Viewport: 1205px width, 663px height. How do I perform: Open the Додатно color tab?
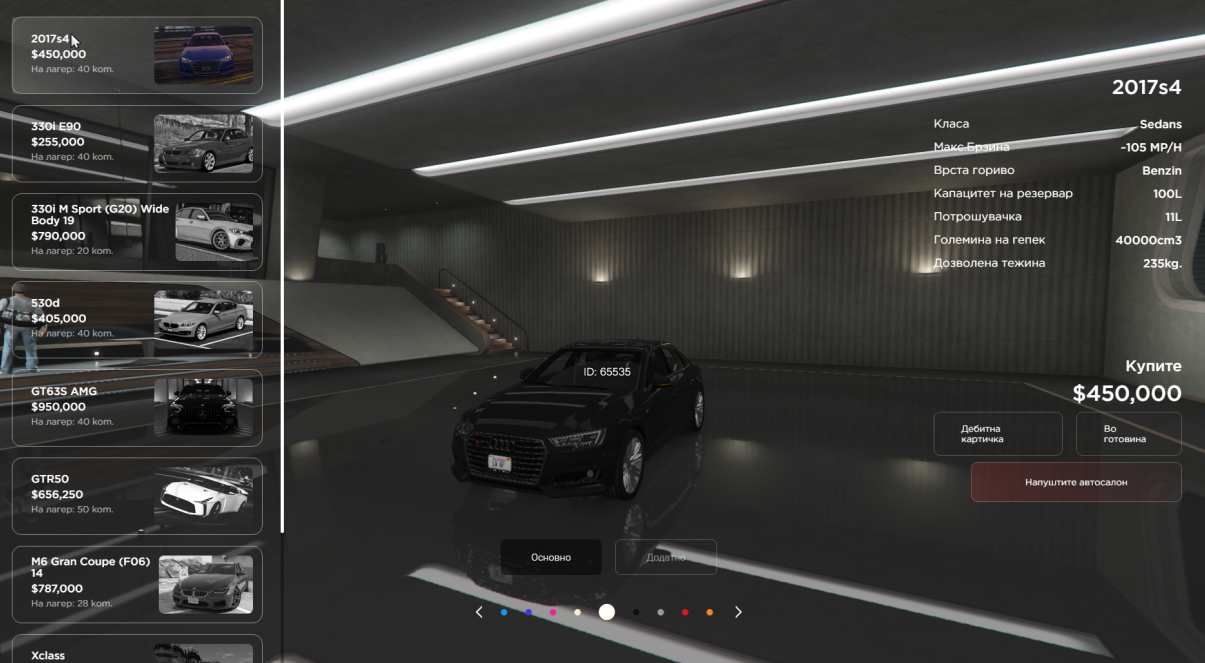665,557
